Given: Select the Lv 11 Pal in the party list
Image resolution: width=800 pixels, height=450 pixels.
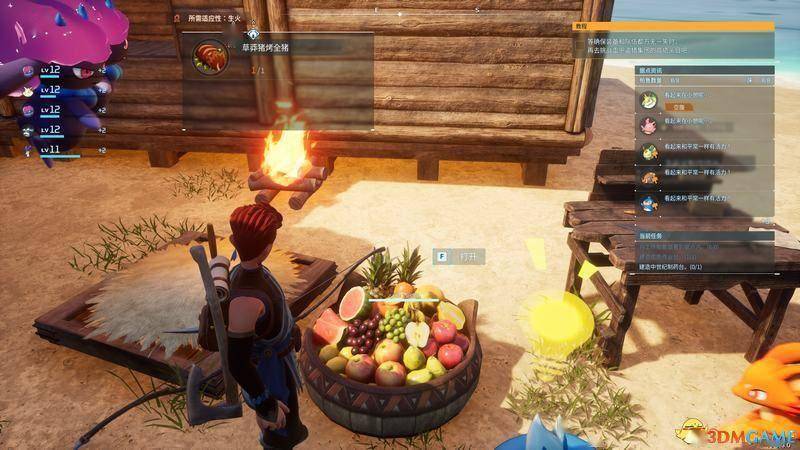Looking at the screenshot, I should (50, 149).
